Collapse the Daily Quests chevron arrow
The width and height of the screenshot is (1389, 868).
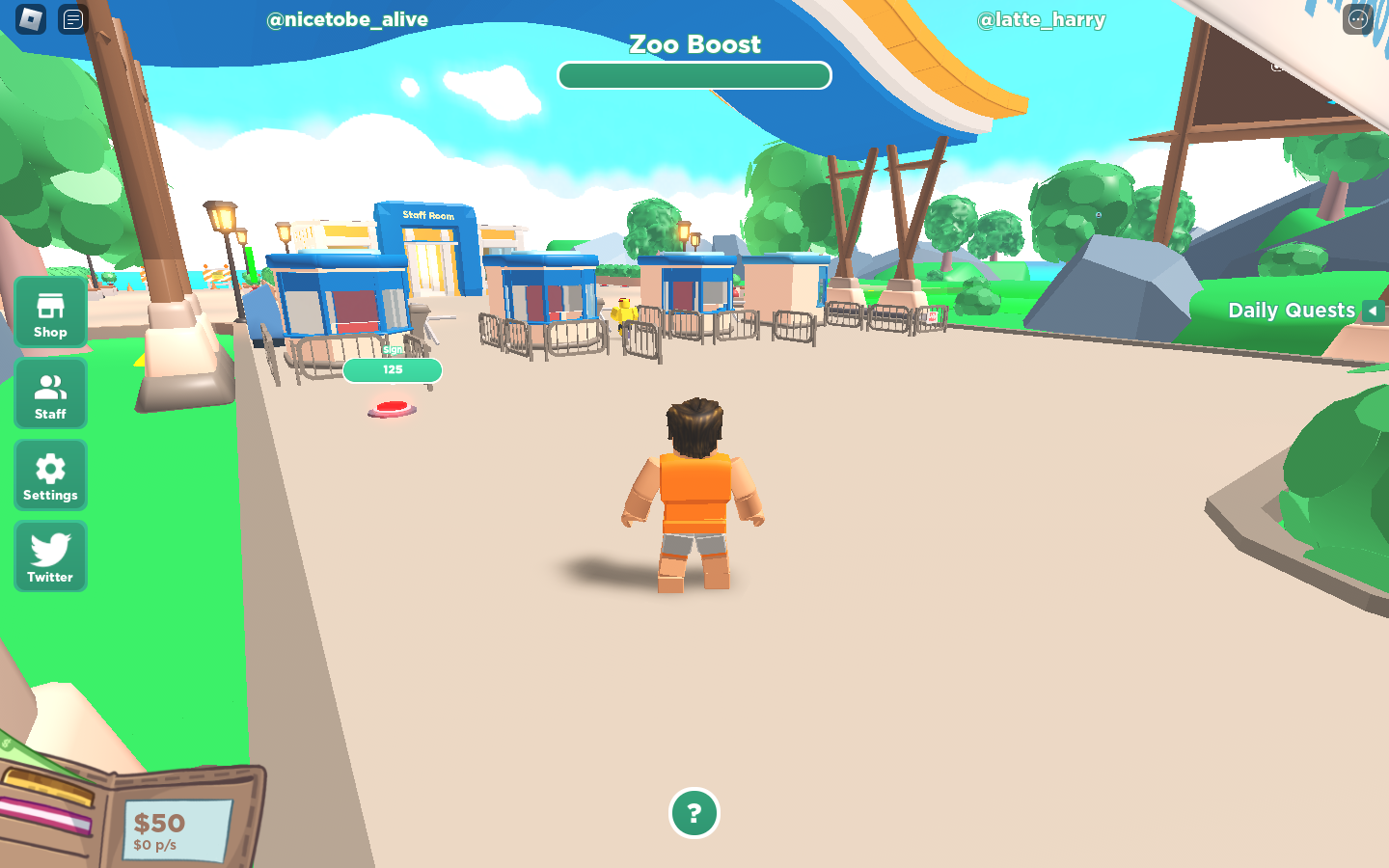(x=1374, y=311)
